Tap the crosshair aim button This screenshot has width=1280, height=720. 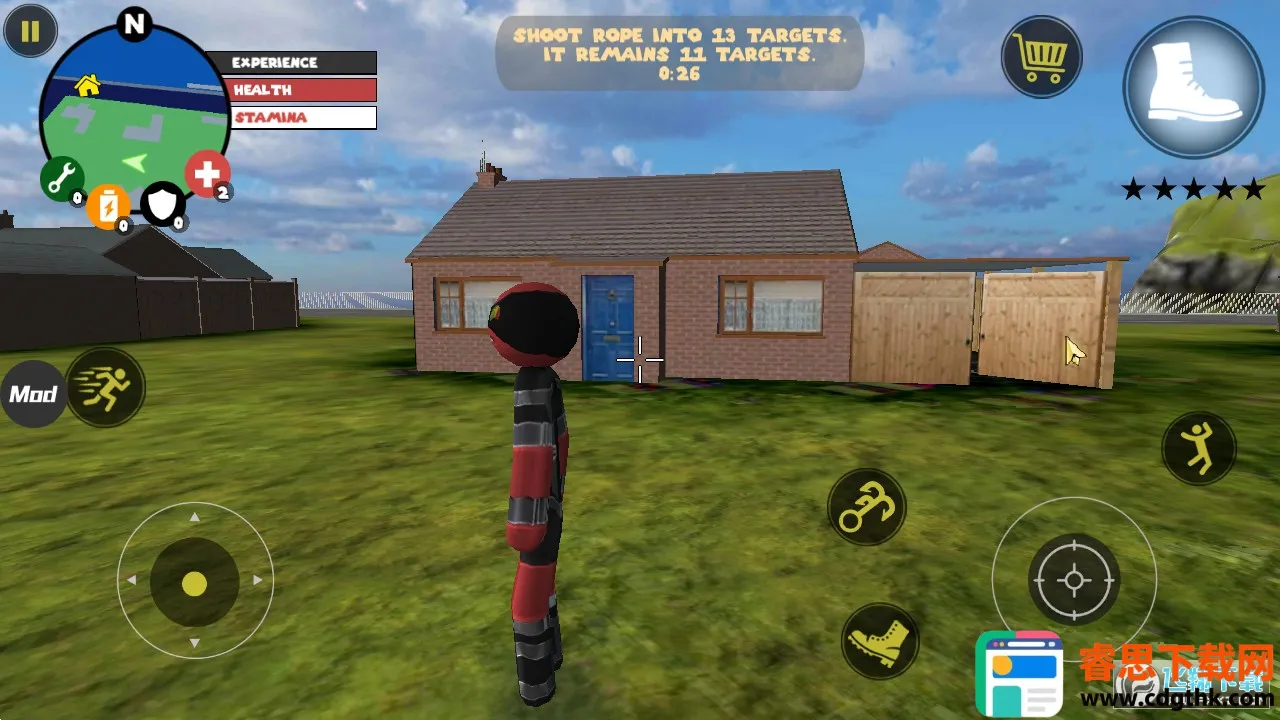point(1074,580)
